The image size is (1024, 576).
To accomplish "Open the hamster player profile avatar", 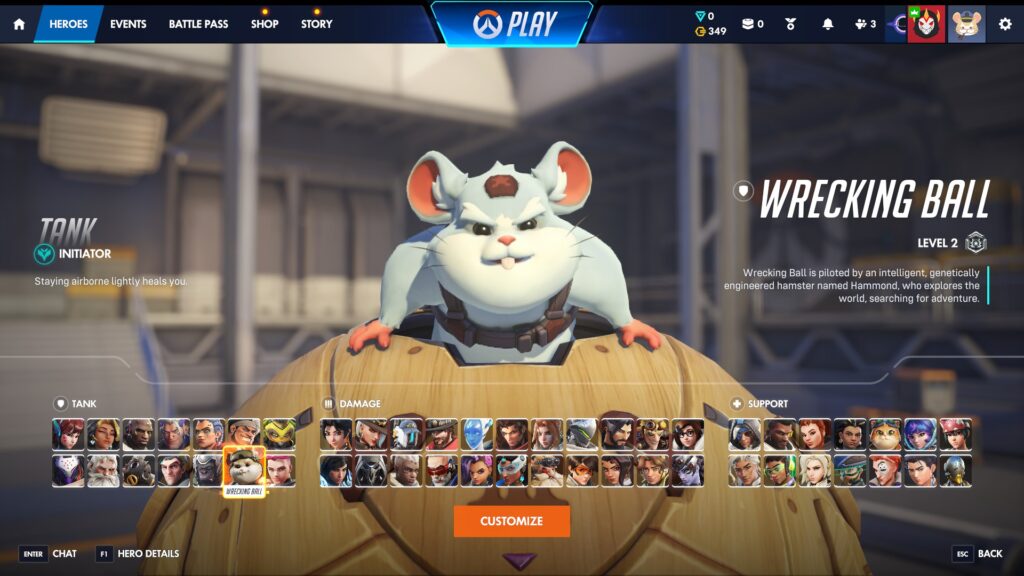I will [966, 24].
